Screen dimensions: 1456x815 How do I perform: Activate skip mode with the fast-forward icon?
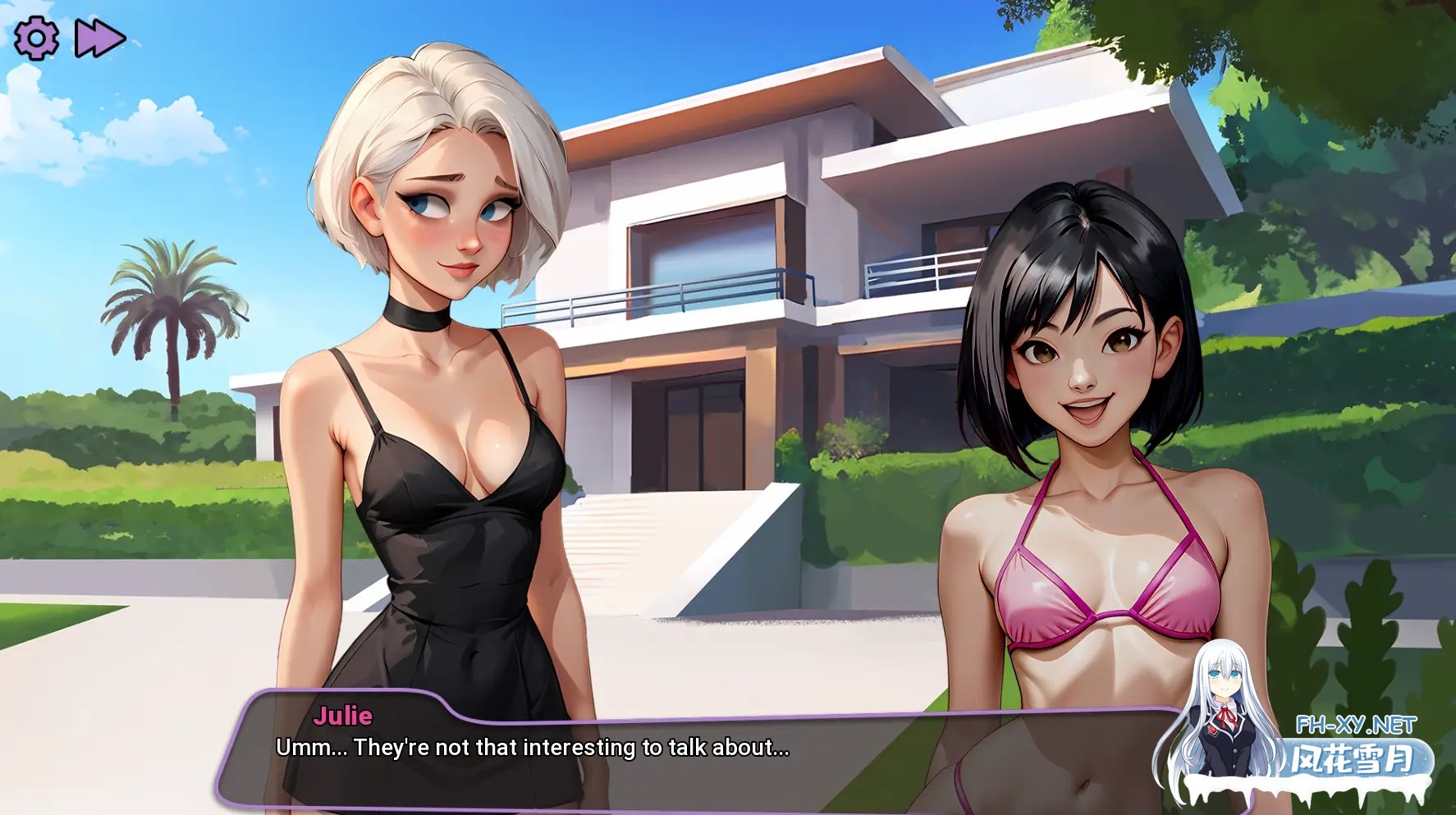pyautogui.click(x=98, y=37)
